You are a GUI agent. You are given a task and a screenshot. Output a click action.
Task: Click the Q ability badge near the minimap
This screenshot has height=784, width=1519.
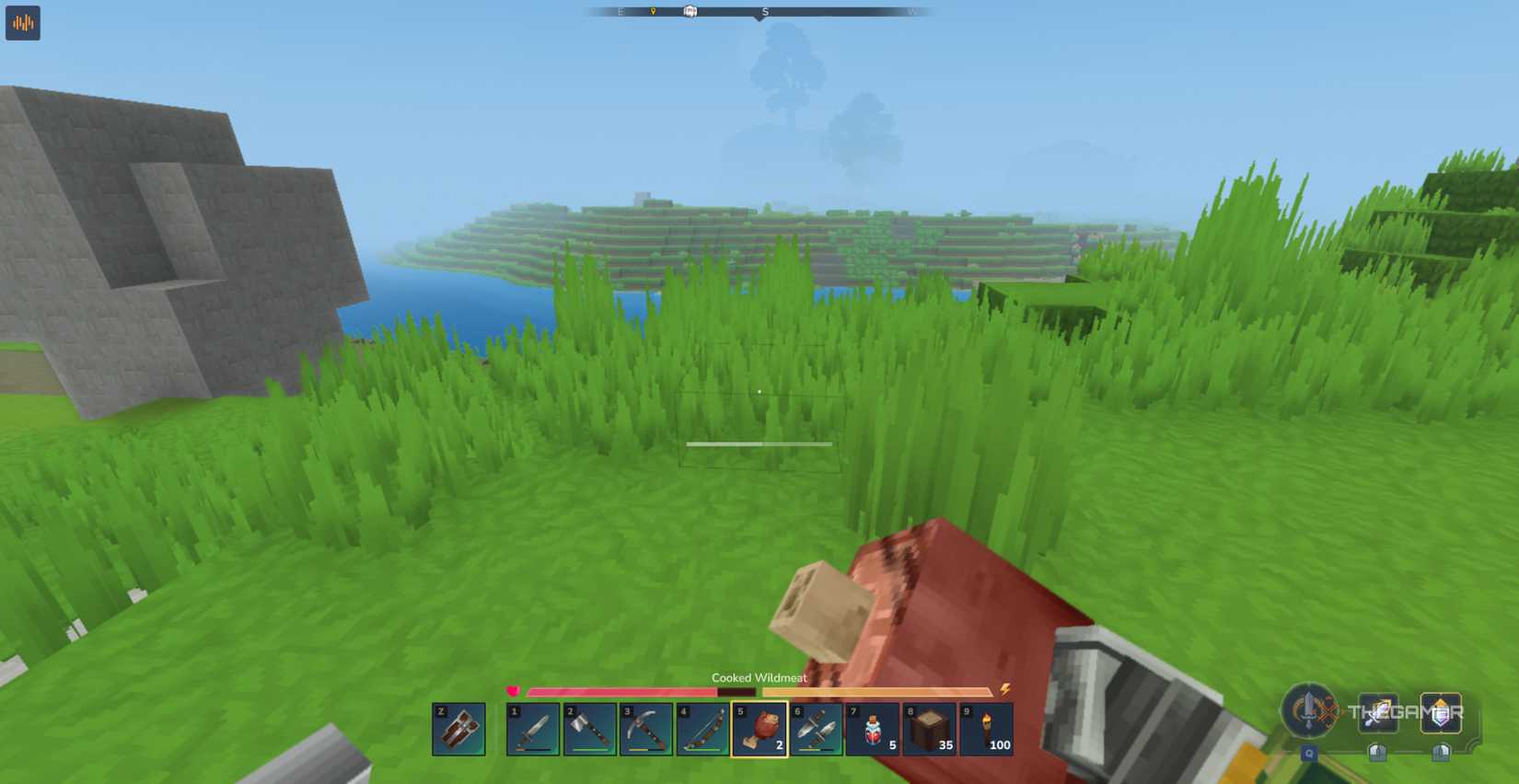tap(1309, 753)
